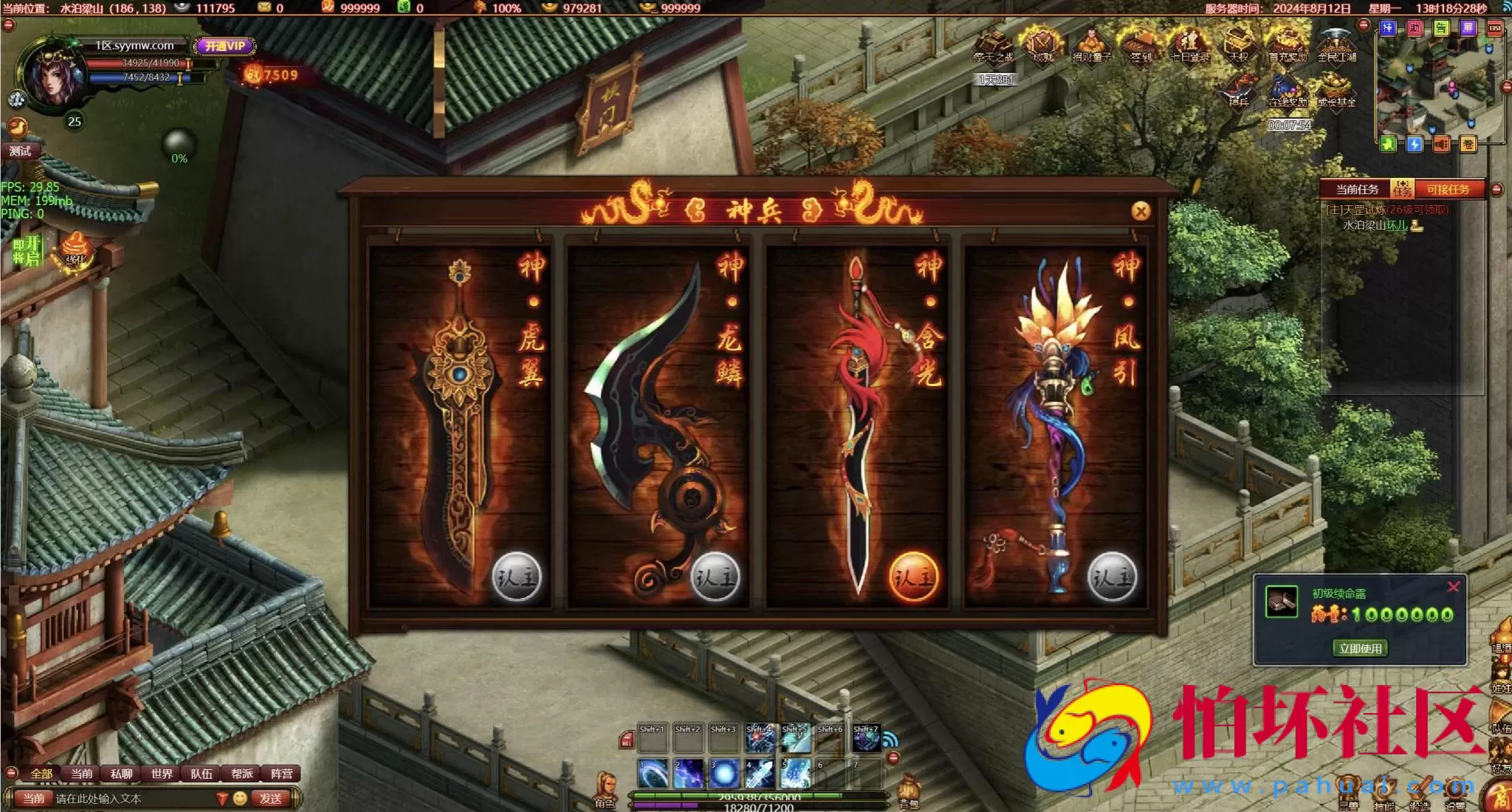
Task: Collapse the quest panel with 当前任务 header
Action: coord(1497,189)
